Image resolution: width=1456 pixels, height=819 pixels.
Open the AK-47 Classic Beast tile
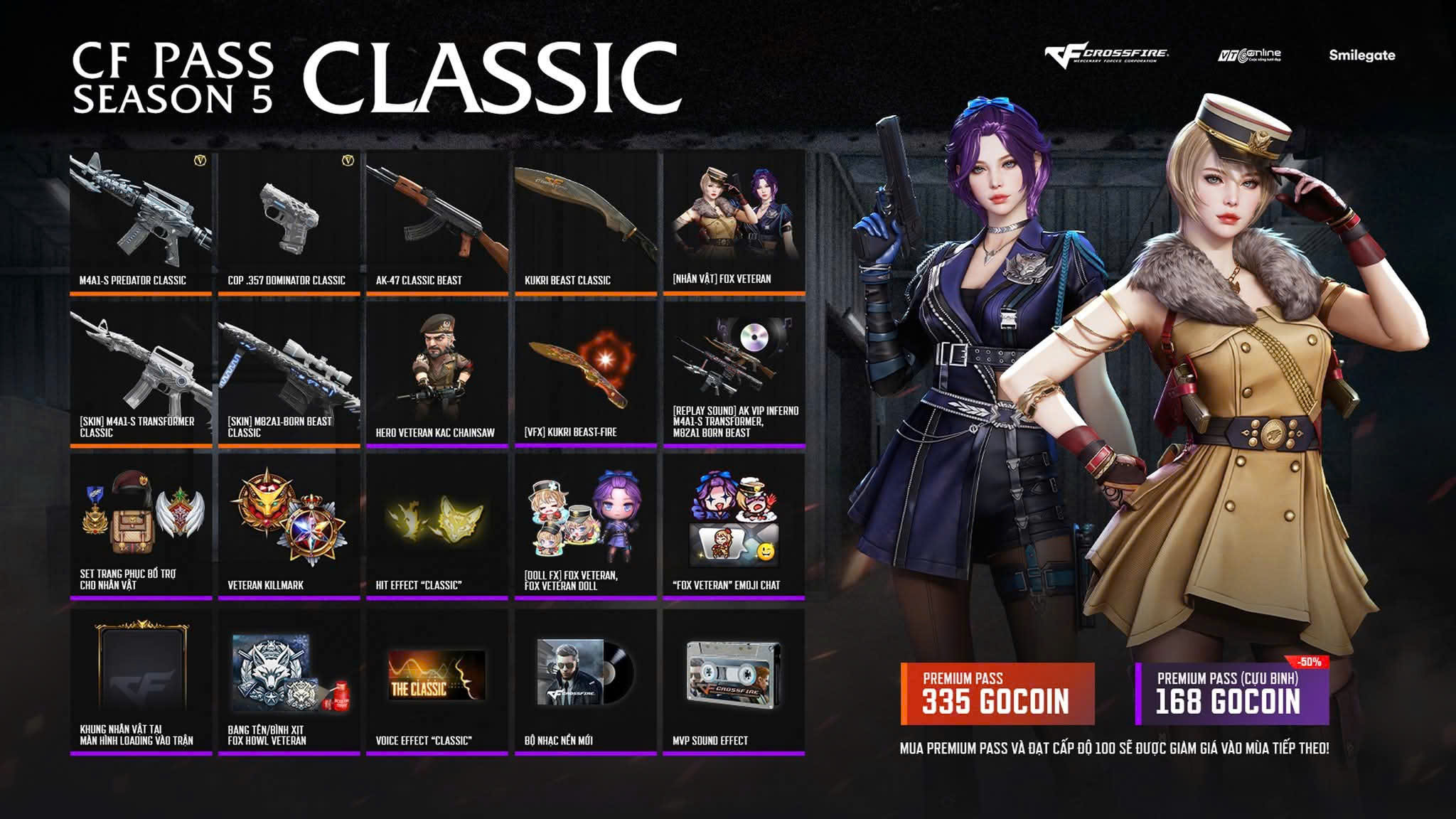point(437,221)
